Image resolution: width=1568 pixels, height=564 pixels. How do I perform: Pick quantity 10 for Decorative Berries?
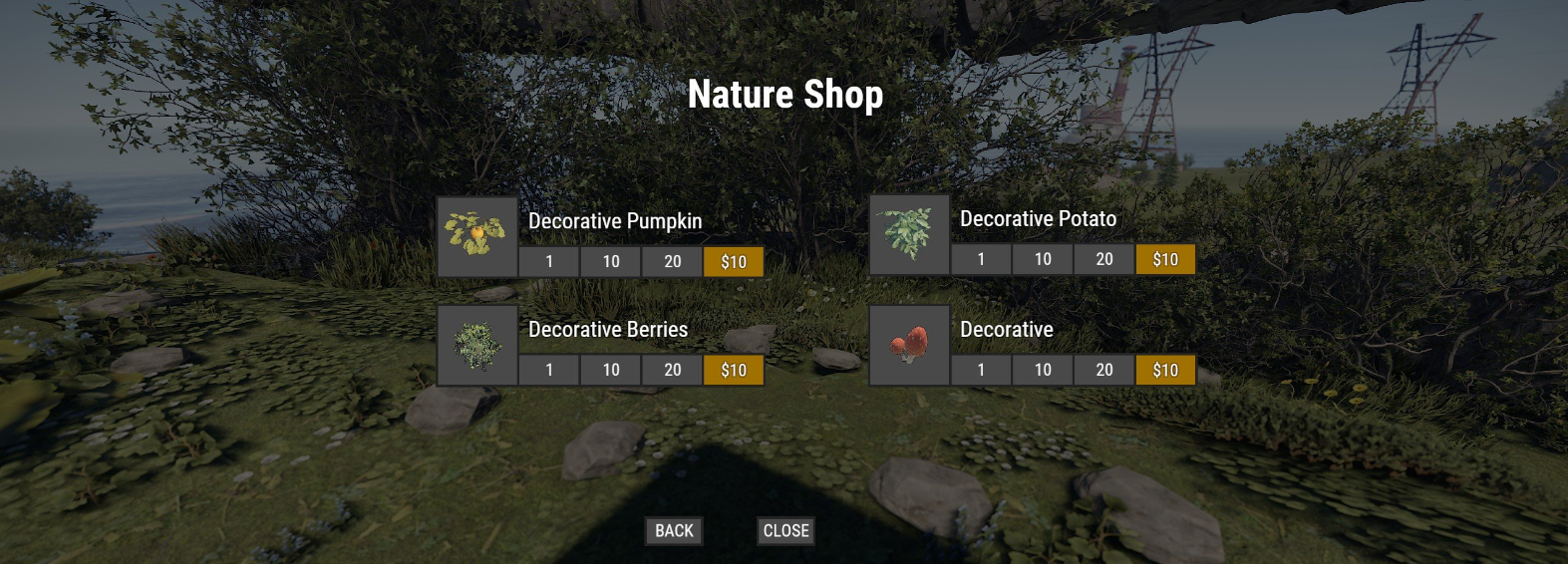pyautogui.click(x=611, y=370)
